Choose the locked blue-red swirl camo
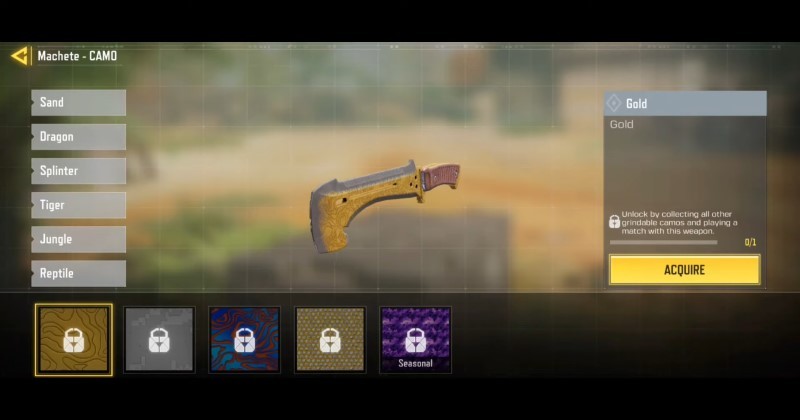 pos(244,340)
